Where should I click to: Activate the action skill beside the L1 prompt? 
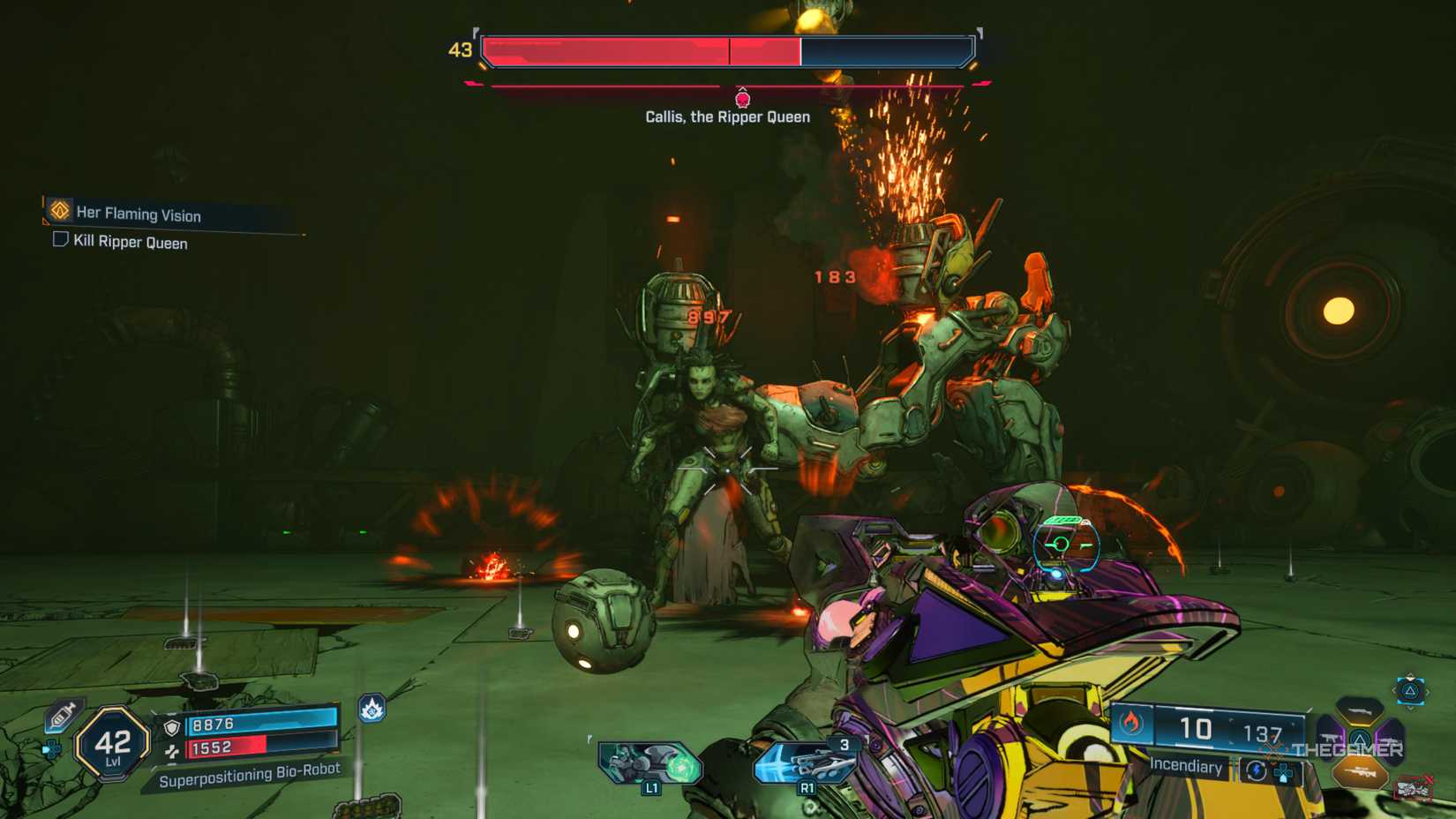point(649,763)
